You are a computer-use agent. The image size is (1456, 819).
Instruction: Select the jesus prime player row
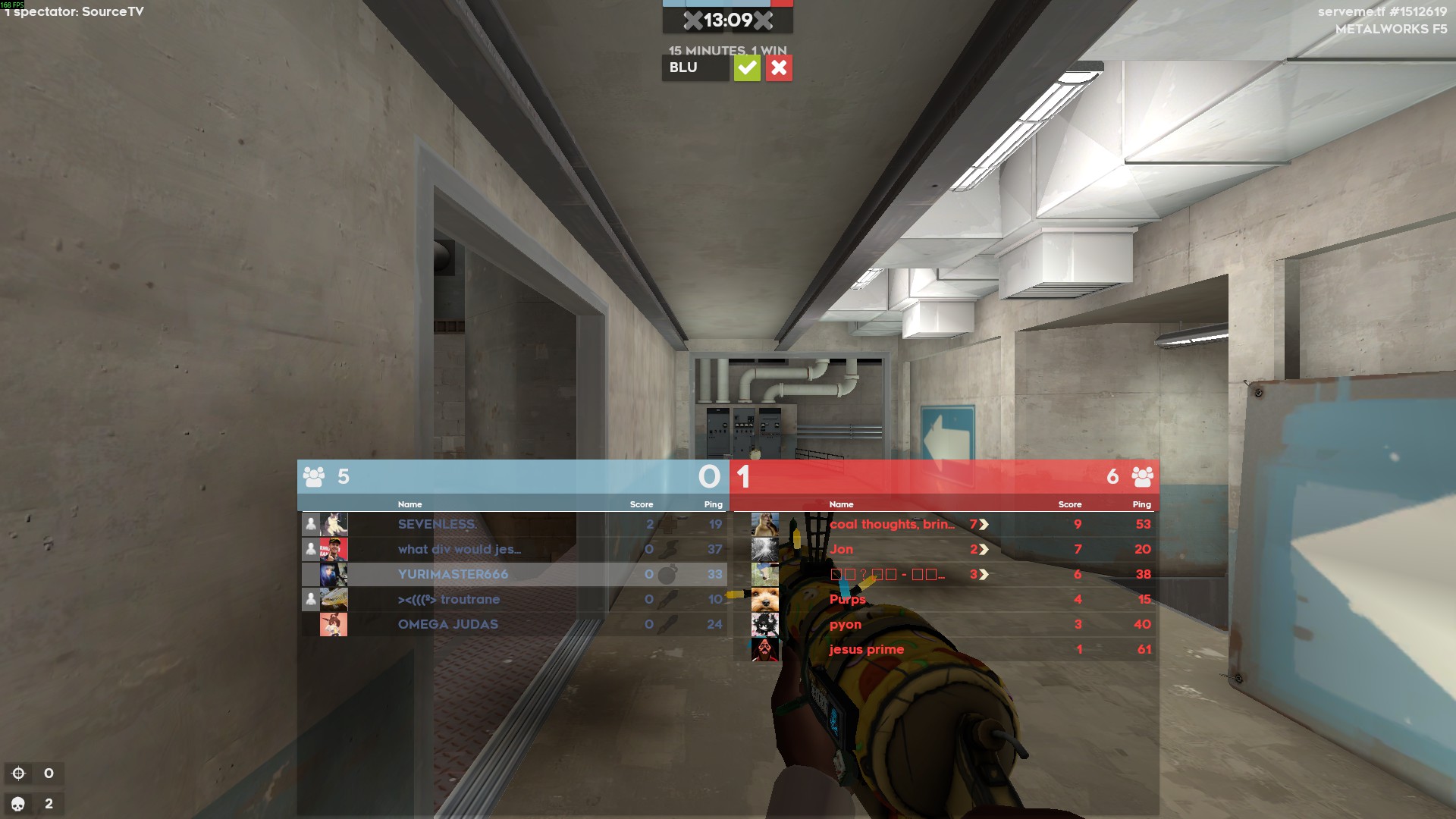click(x=866, y=649)
